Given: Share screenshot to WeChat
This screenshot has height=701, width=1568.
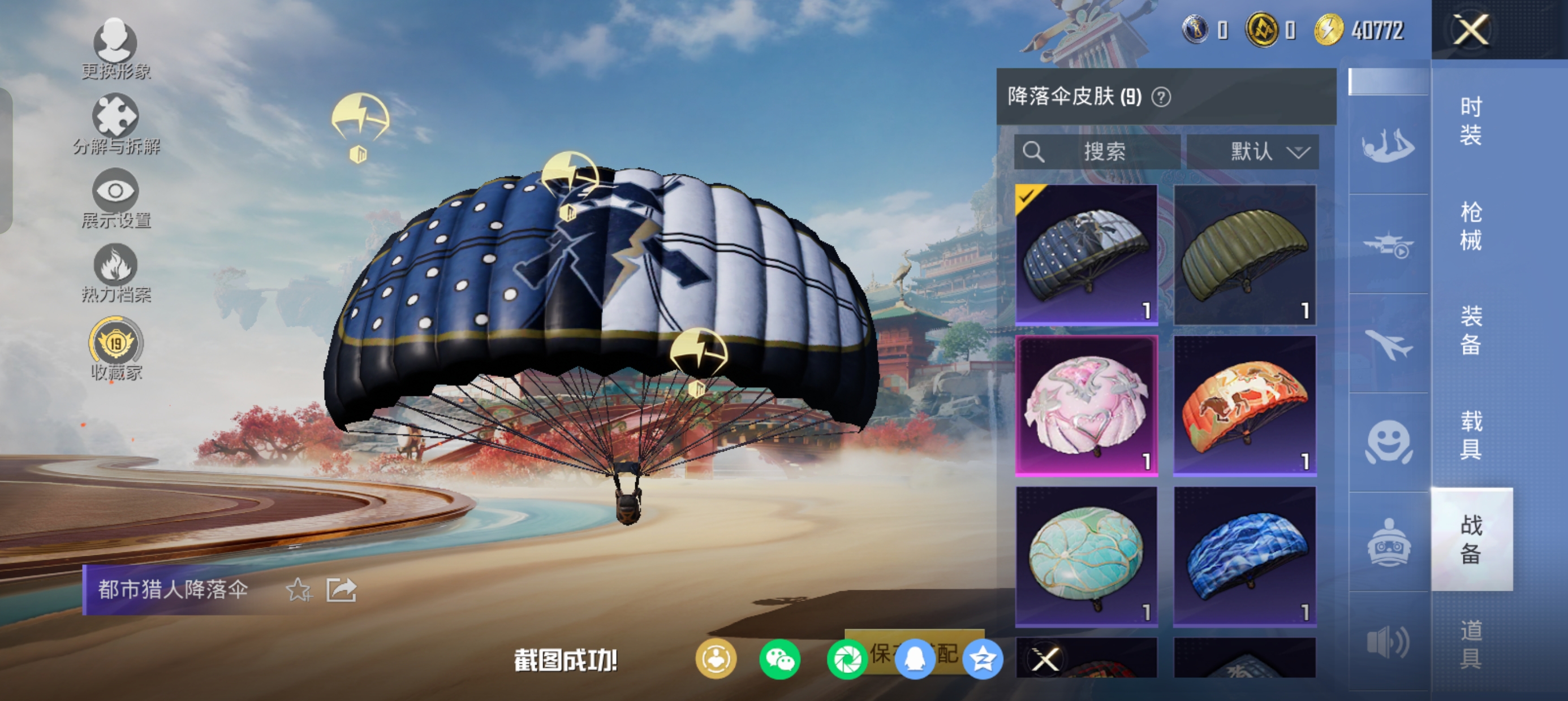Looking at the screenshot, I should (779, 659).
